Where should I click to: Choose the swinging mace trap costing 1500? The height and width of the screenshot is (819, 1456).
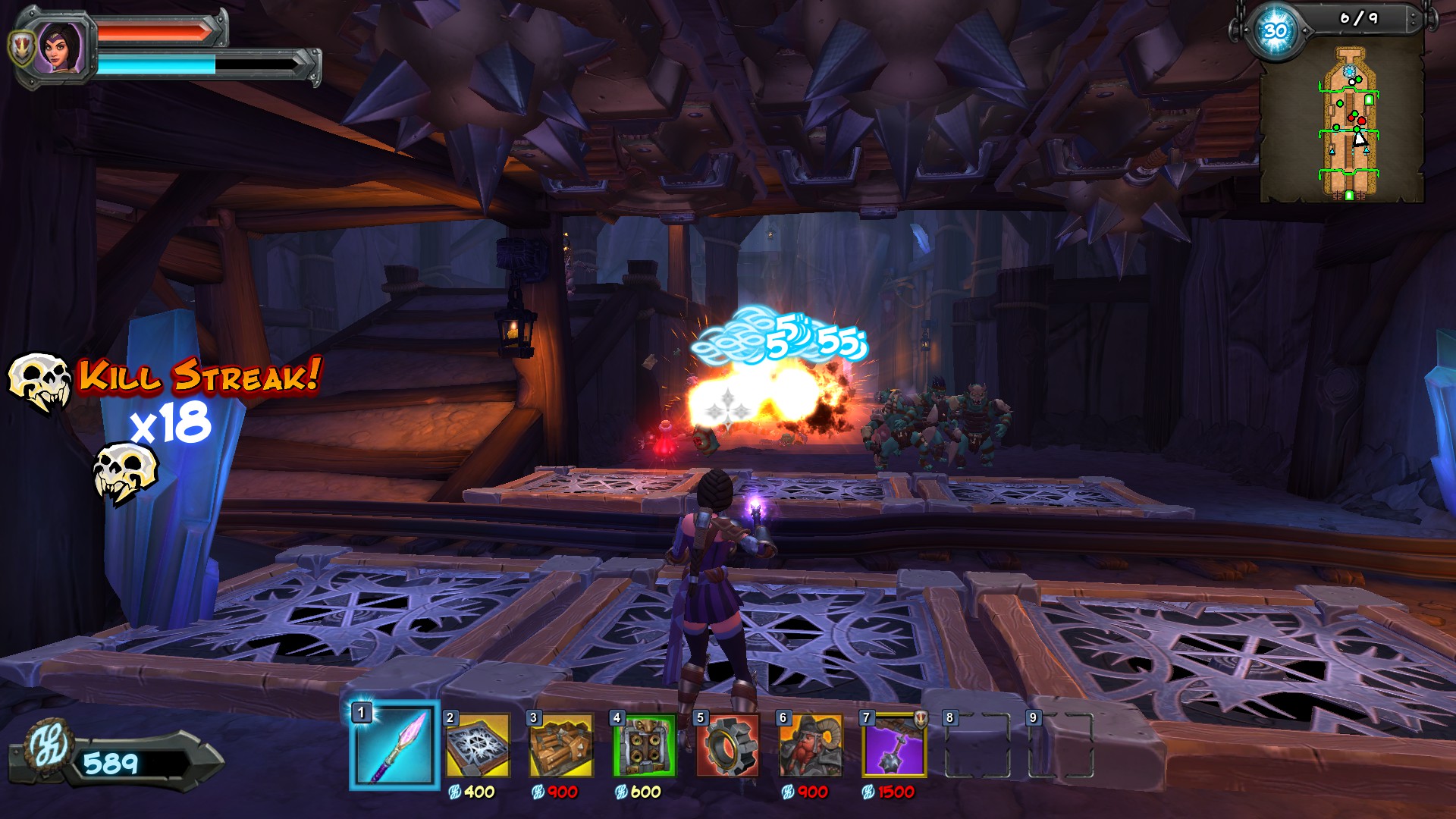[x=895, y=746]
